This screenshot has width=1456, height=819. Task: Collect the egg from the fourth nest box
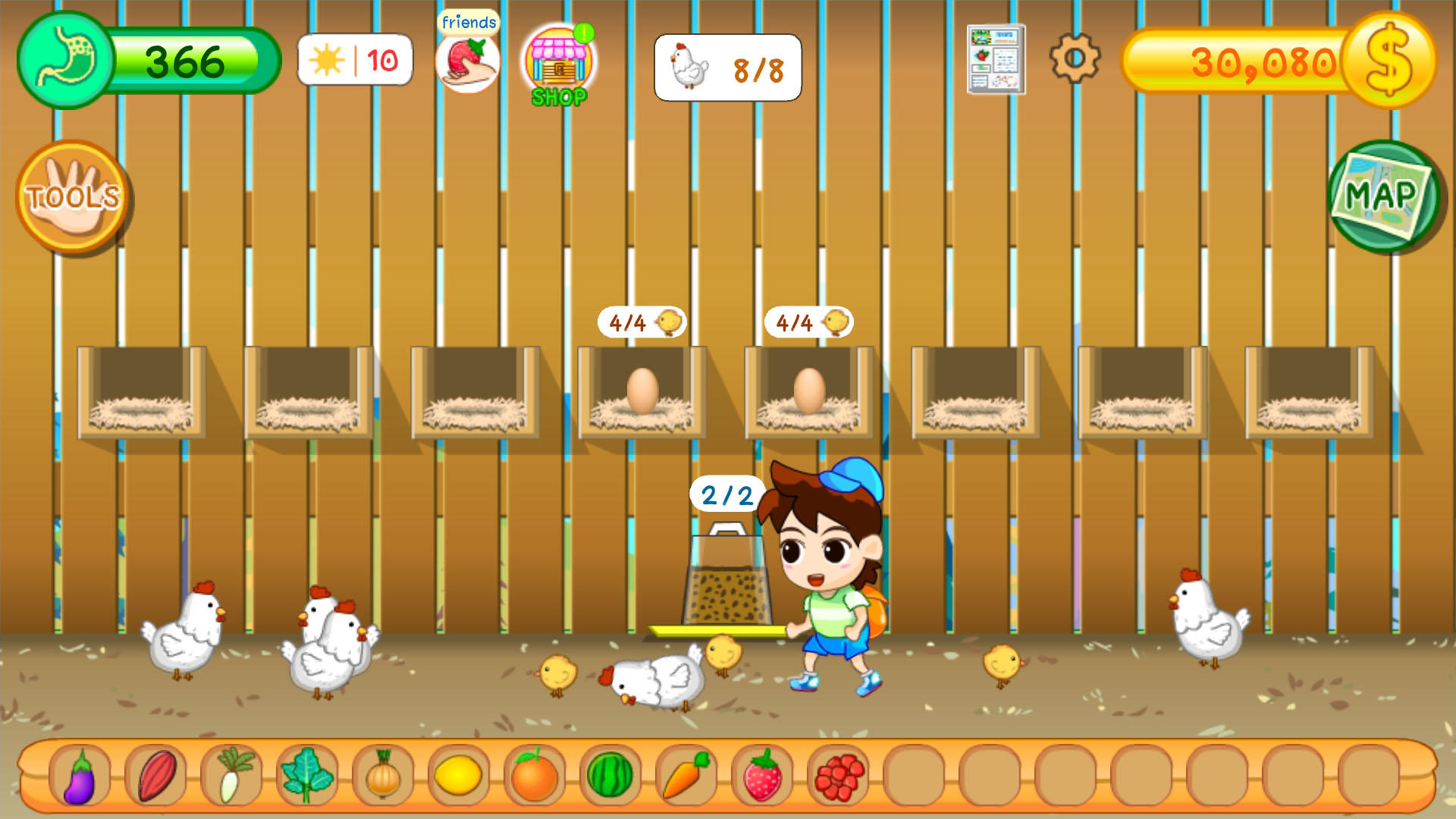(x=641, y=391)
